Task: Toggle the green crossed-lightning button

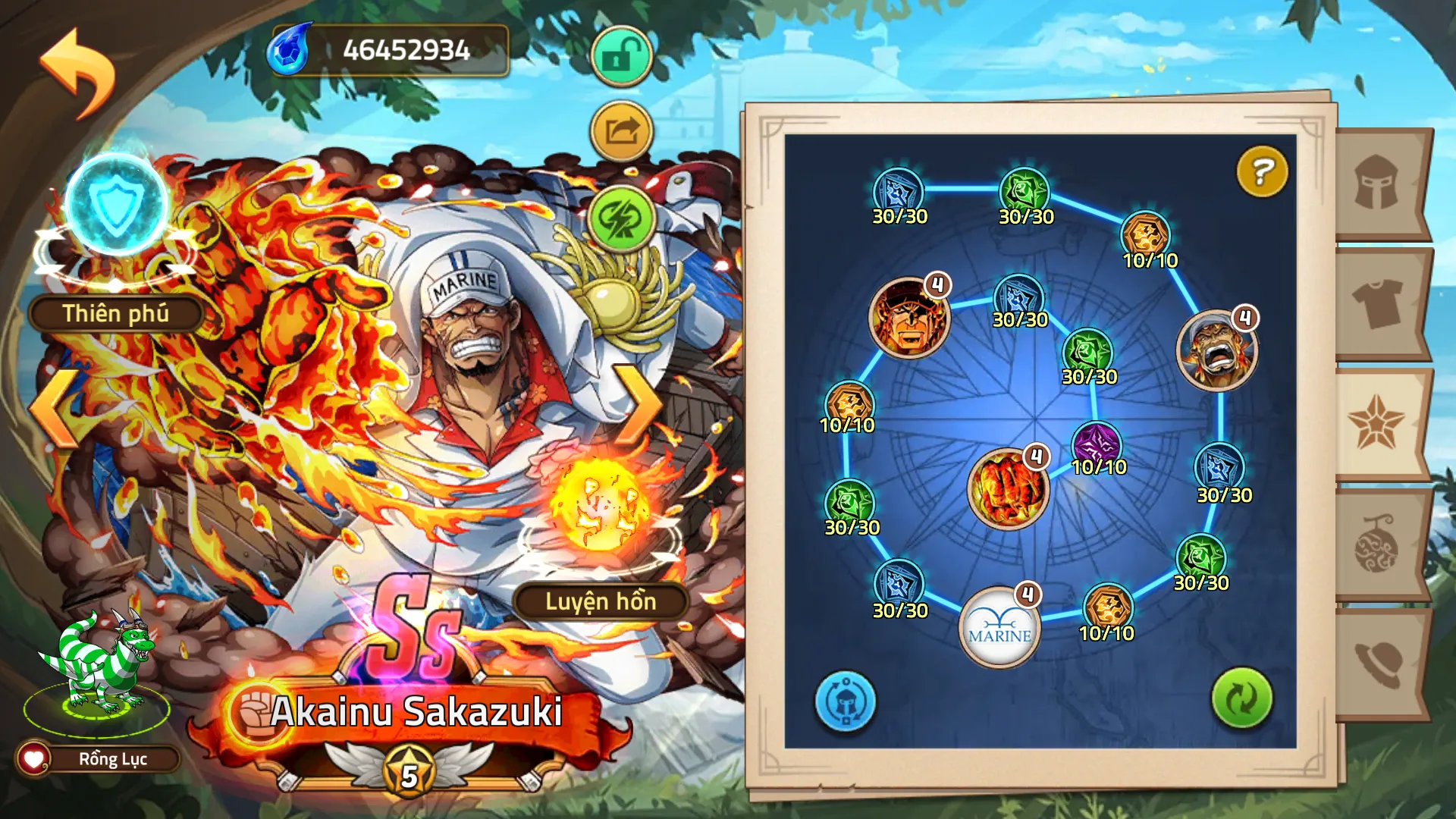Action: click(x=621, y=218)
